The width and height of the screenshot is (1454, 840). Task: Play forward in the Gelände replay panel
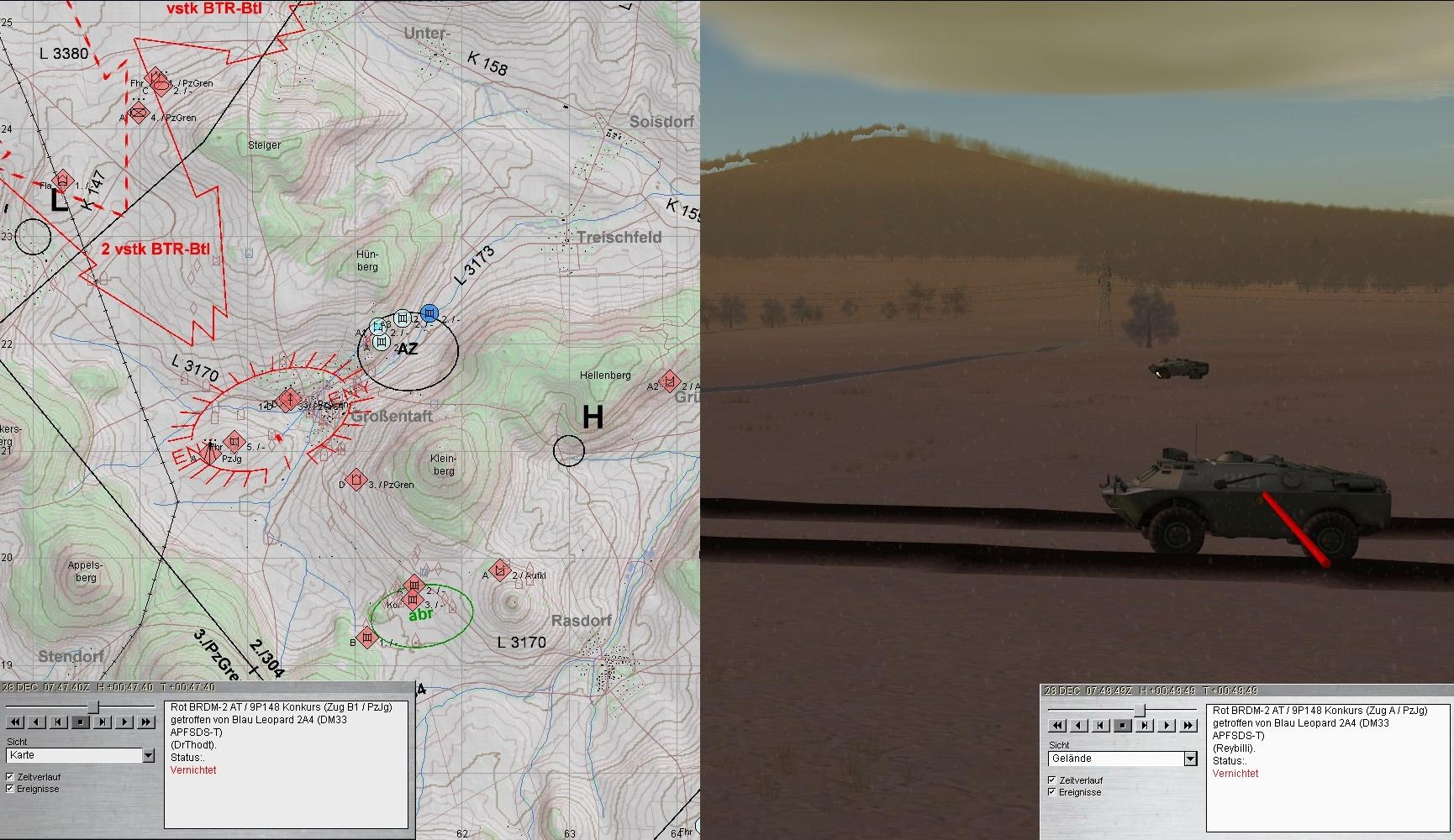(1167, 726)
